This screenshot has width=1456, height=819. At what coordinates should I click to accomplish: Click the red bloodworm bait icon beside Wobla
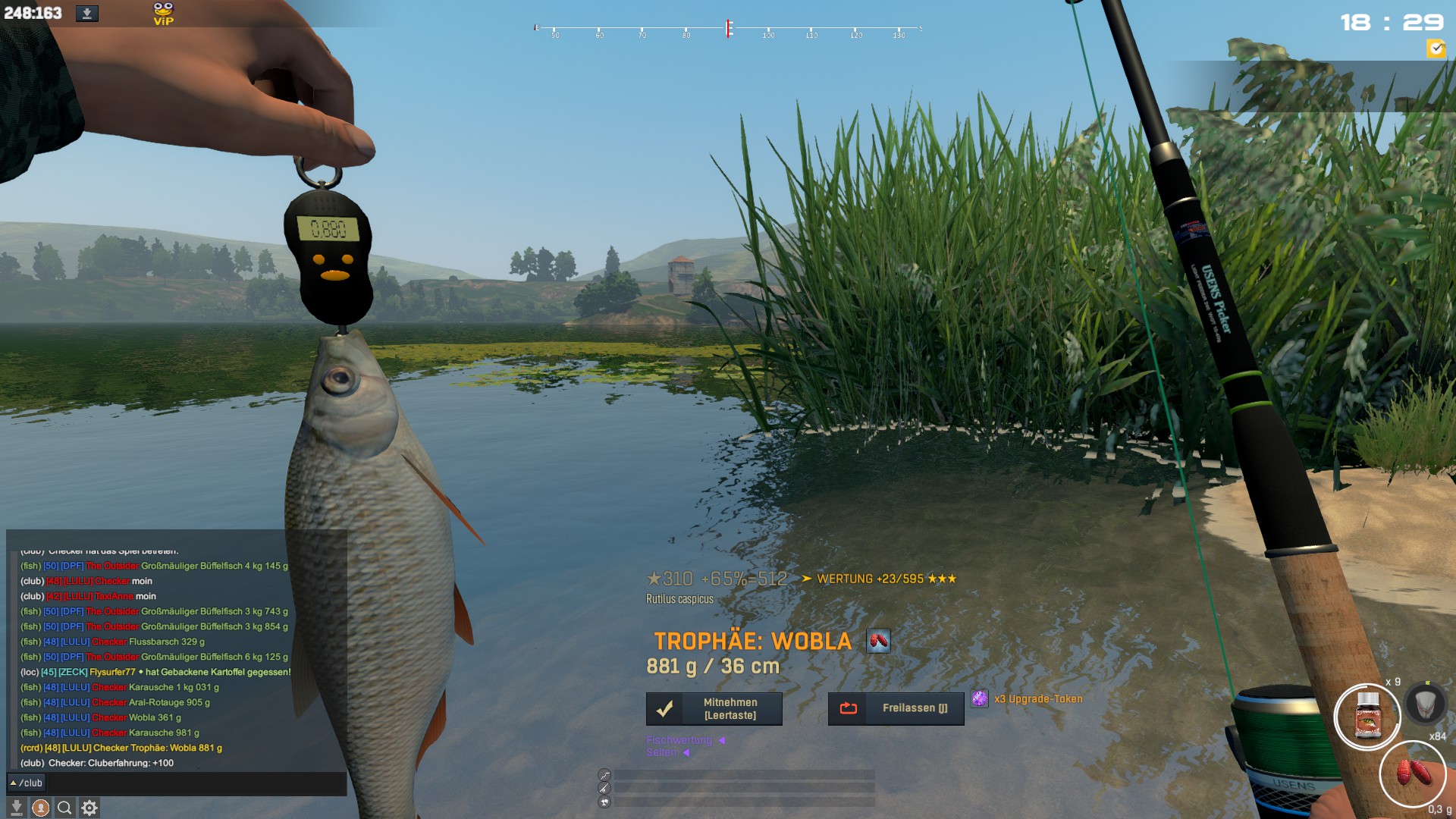[x=878, y=642]
